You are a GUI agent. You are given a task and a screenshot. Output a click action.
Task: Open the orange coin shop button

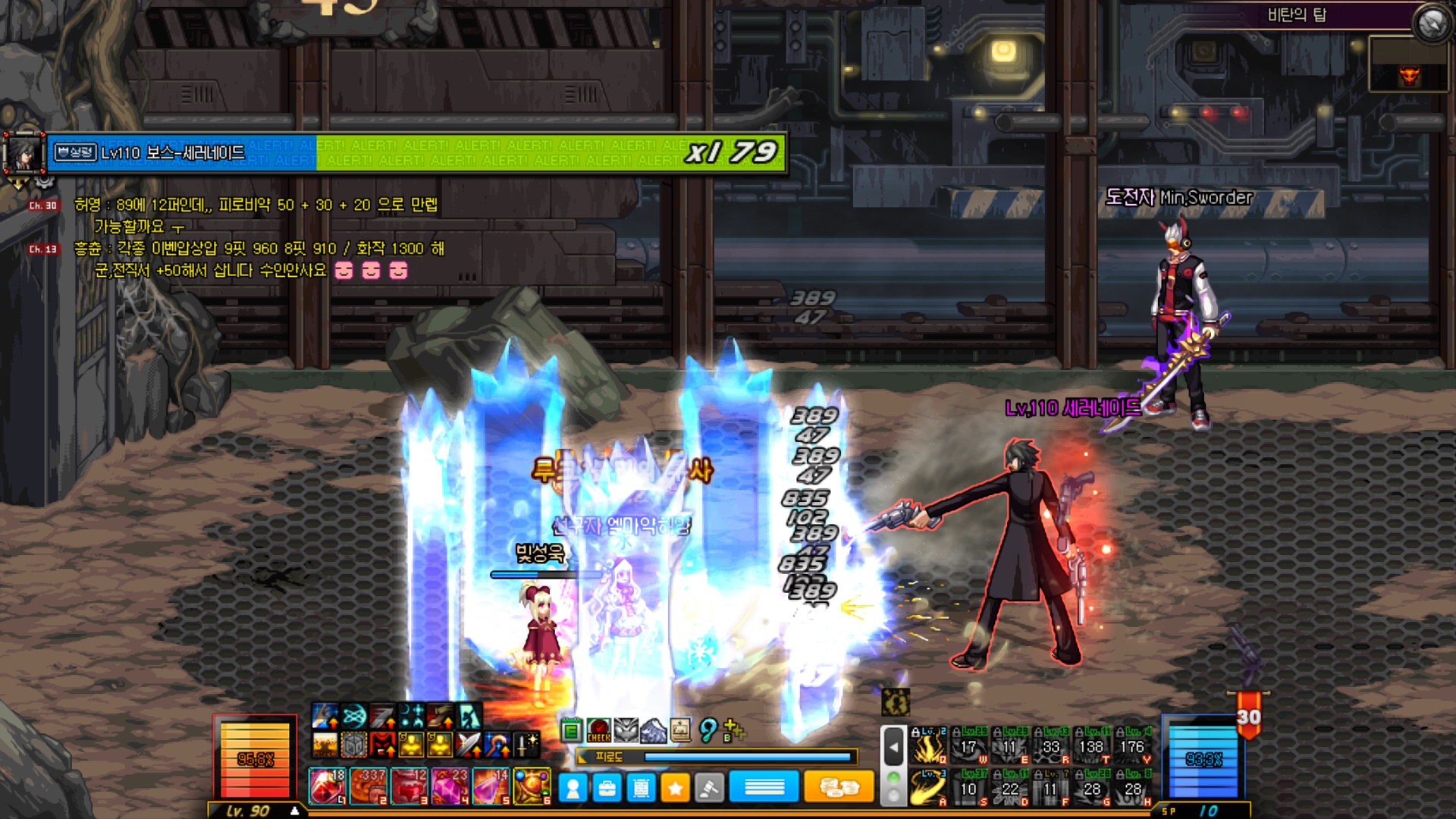pyautogui.click(x=838, y=787)
